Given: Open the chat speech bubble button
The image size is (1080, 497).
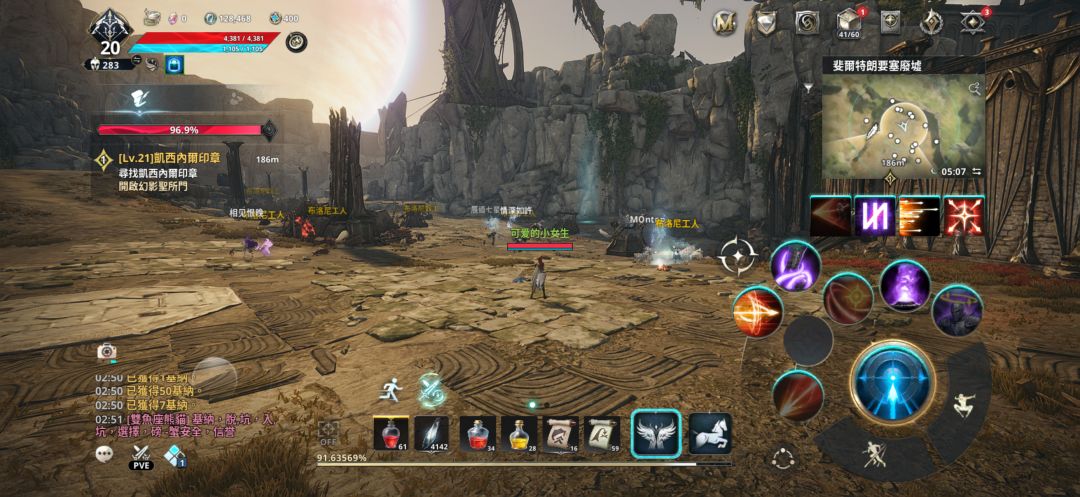Looking at the screenshot, I should (105, 455).
